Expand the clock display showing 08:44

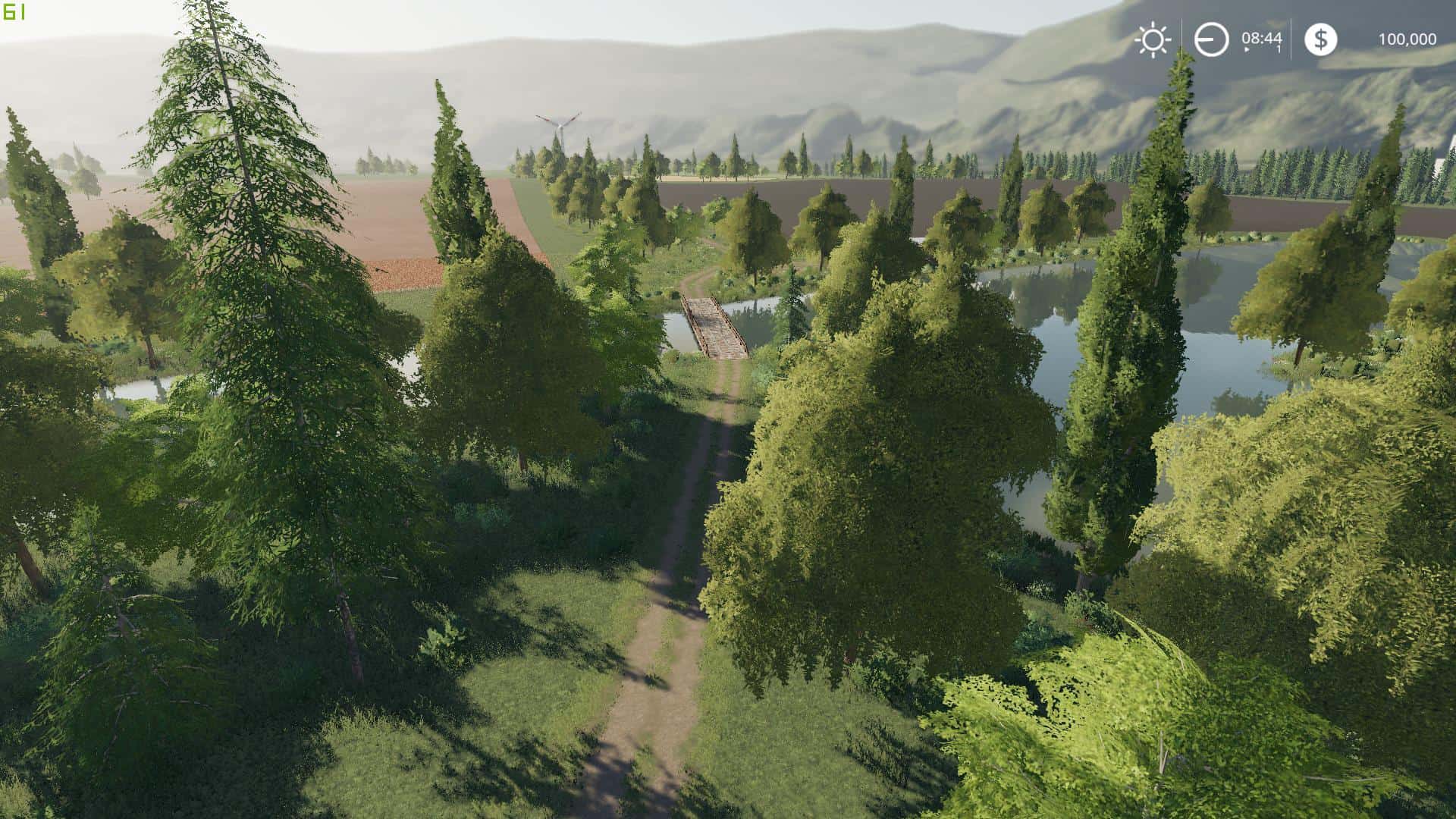click(1262, 38)
